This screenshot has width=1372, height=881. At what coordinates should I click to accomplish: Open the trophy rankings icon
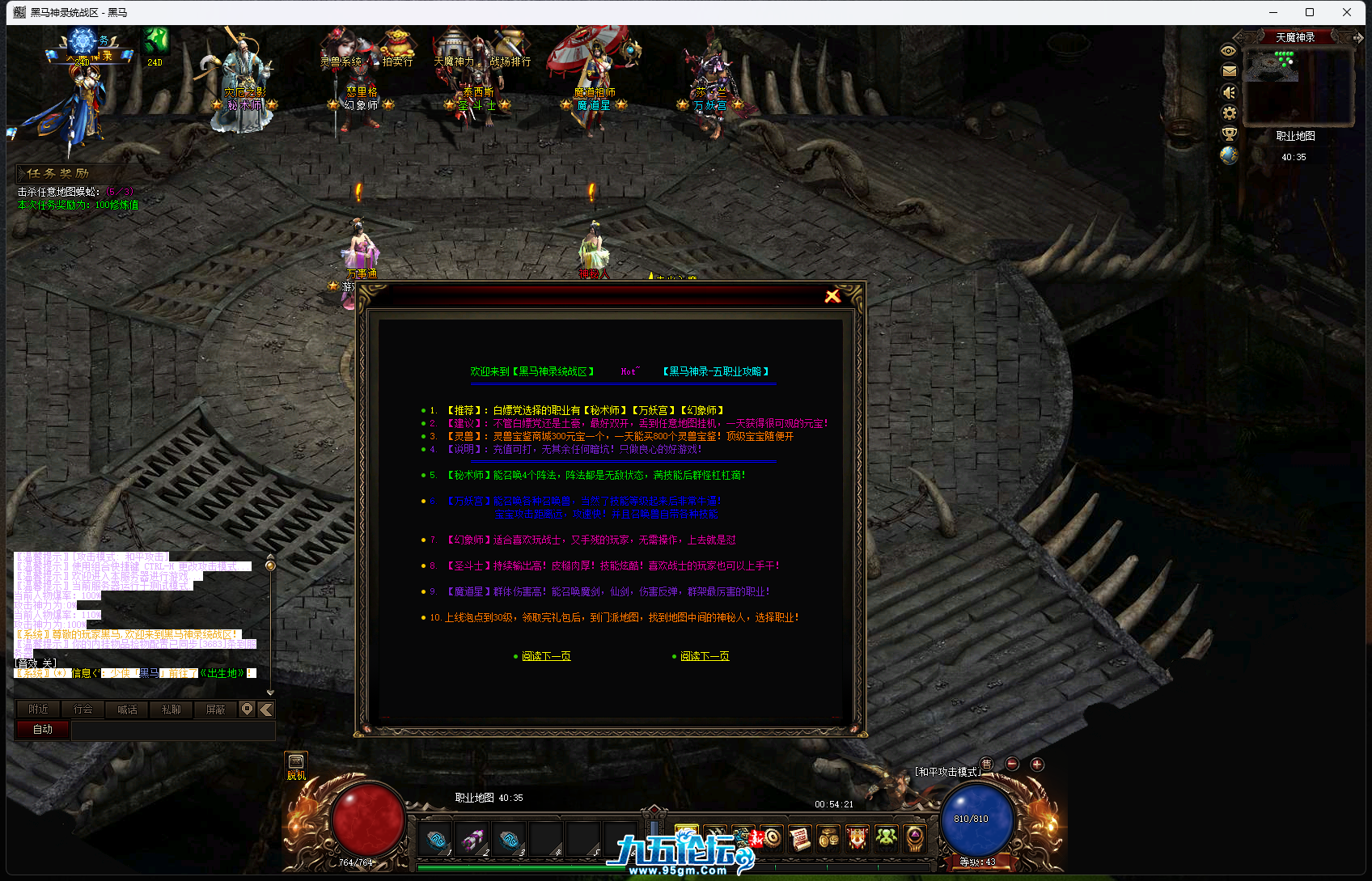1230,134
